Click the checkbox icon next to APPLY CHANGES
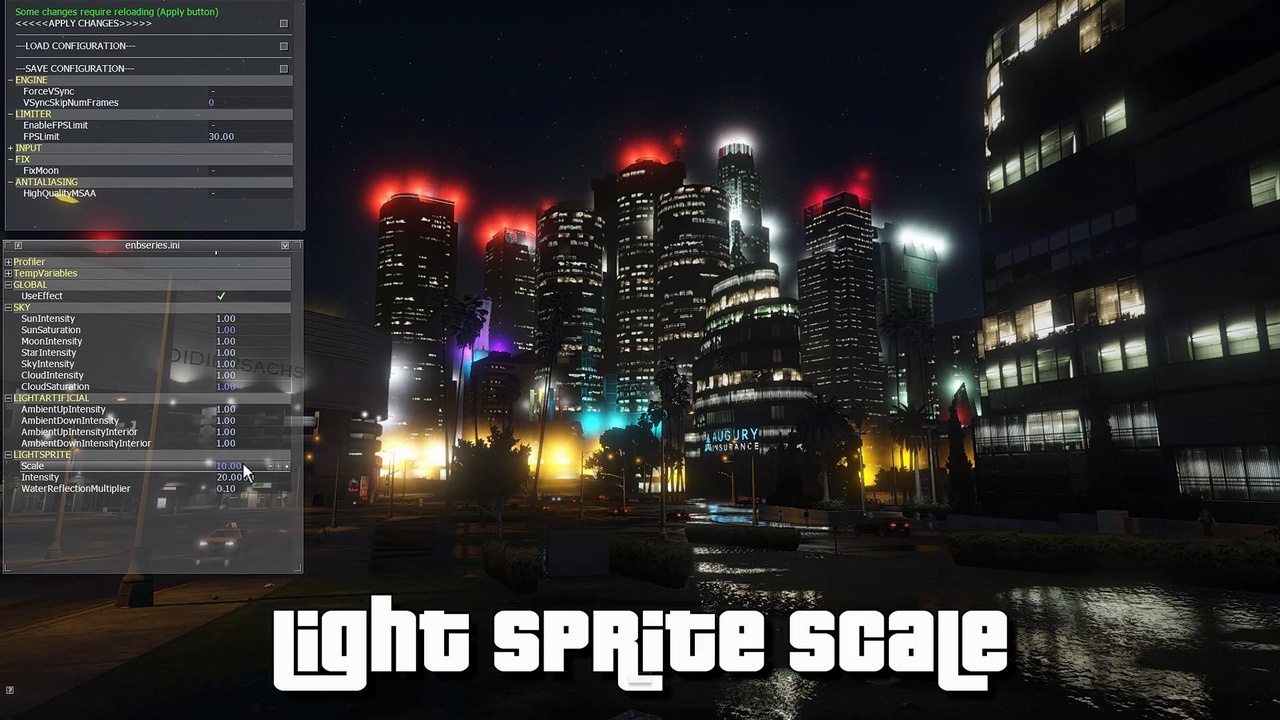The image size is (1280, 720). tap(284, 23)
